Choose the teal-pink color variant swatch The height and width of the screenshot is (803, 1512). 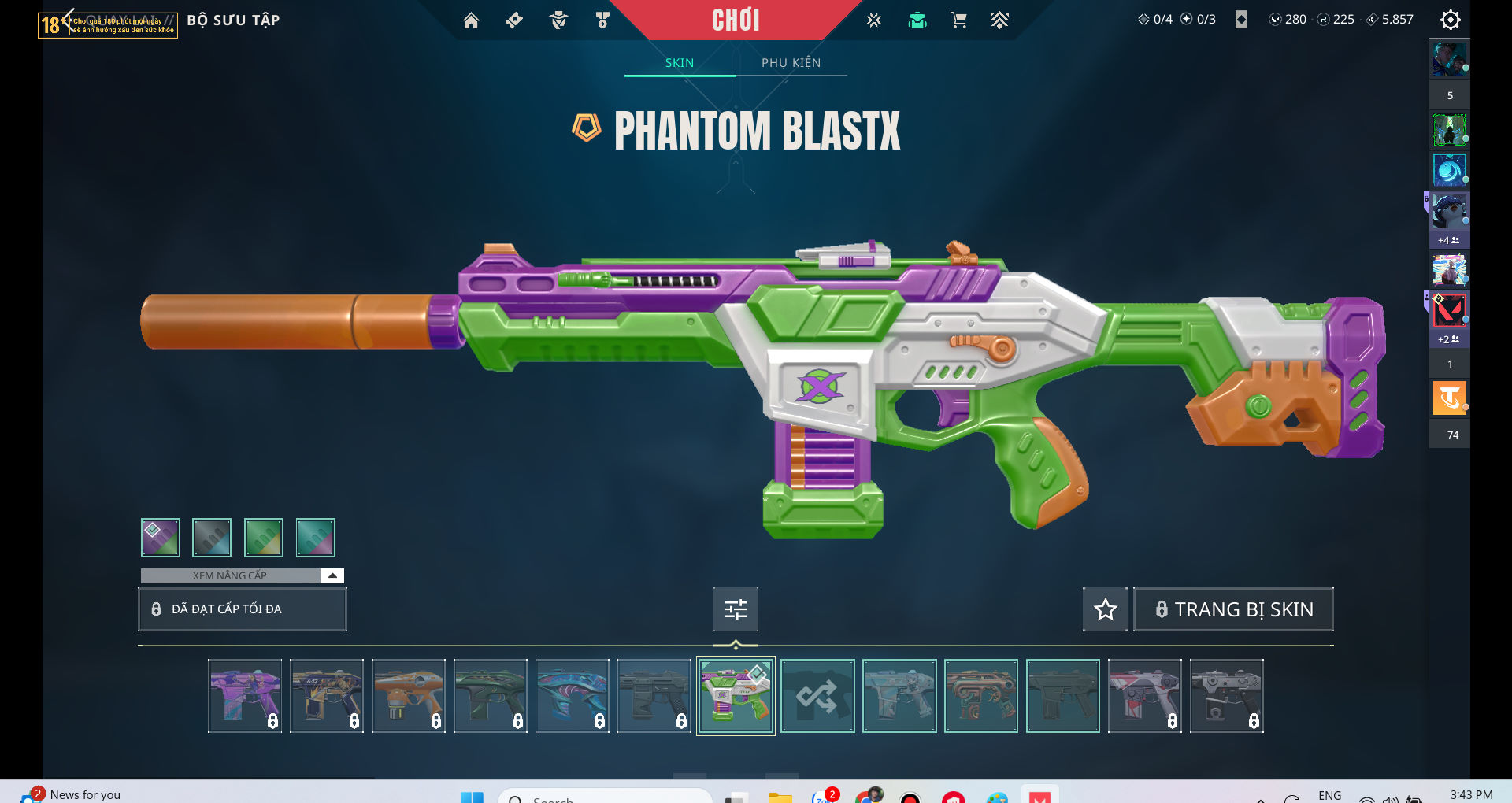pyautogui.click(x=316, y=538)
